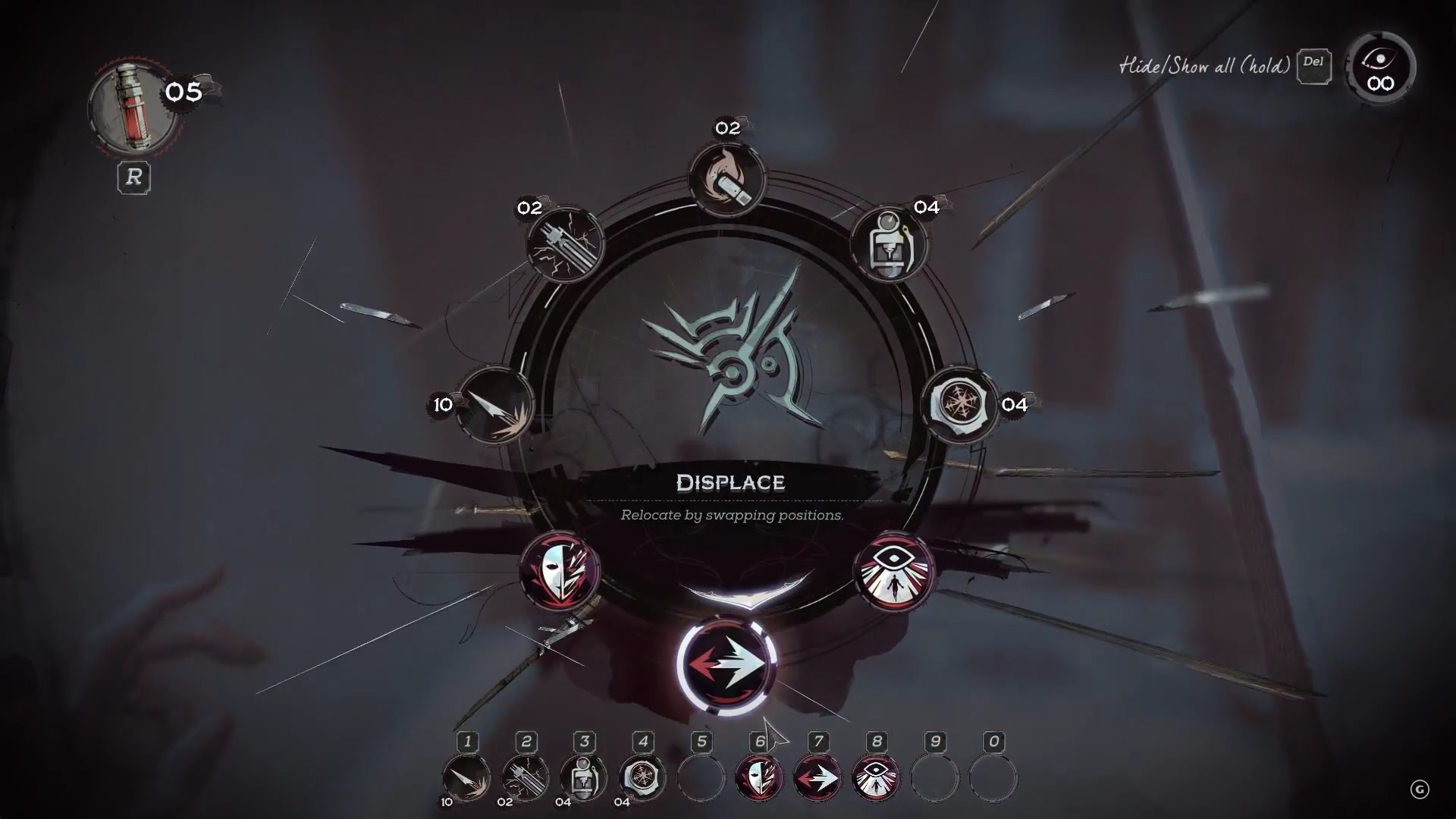Select the incendiary bolt on the wheel
This screenshot has width=1456, height=819.
point(726,179)
